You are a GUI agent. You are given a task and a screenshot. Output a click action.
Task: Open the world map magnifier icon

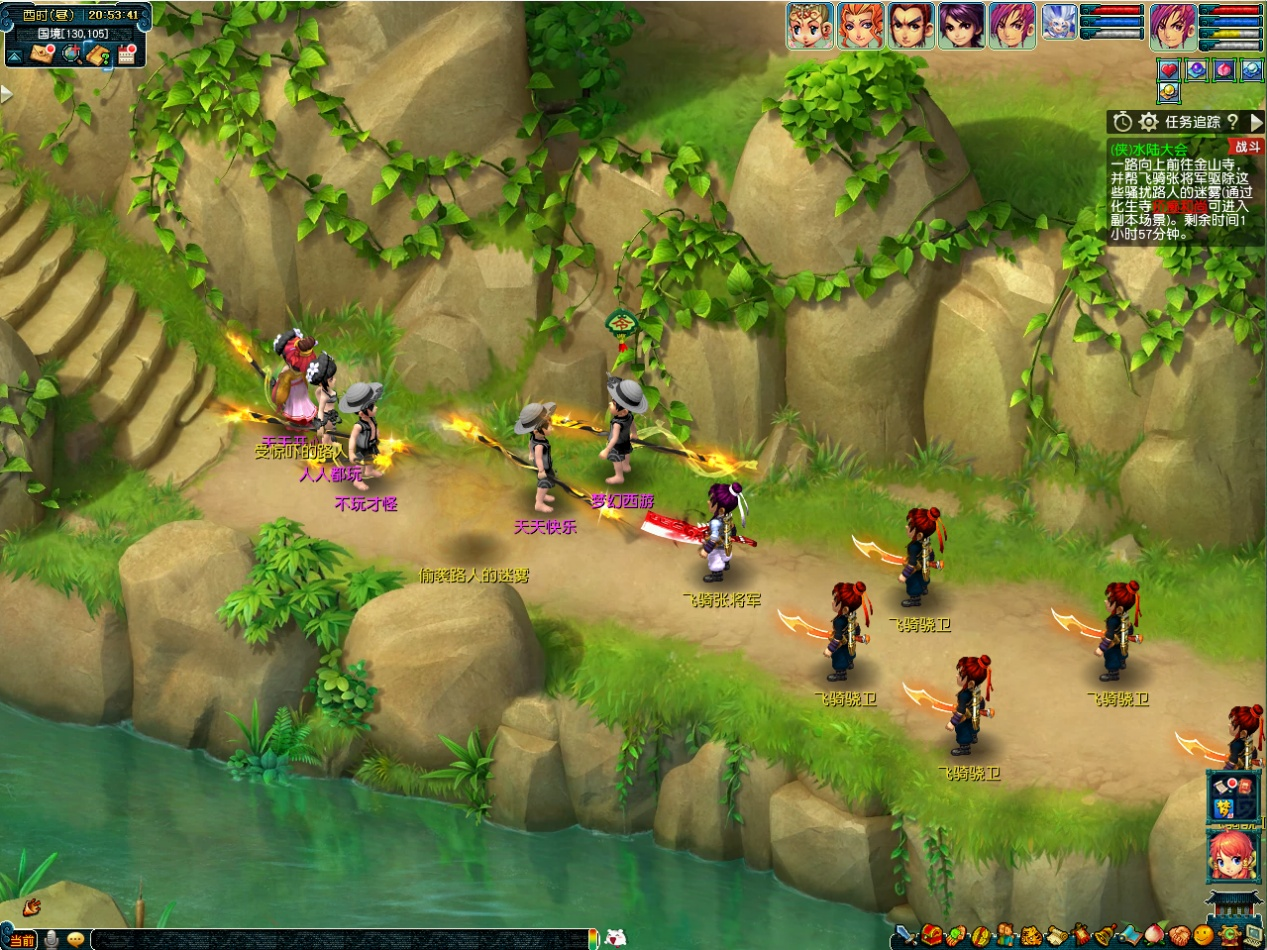click(x=71, y=55)
